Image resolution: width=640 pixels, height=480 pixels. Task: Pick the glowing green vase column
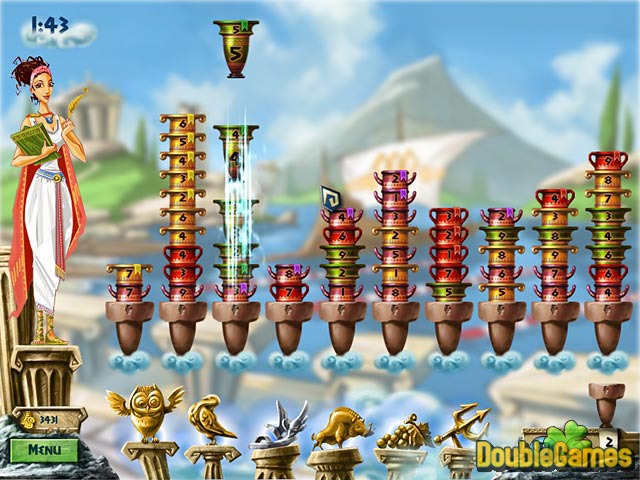[x=236, y=215]
